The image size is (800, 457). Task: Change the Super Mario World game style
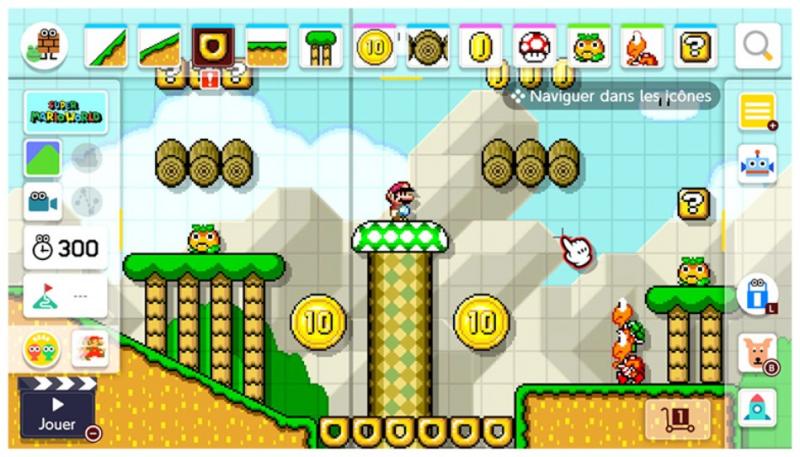[66, 113]
